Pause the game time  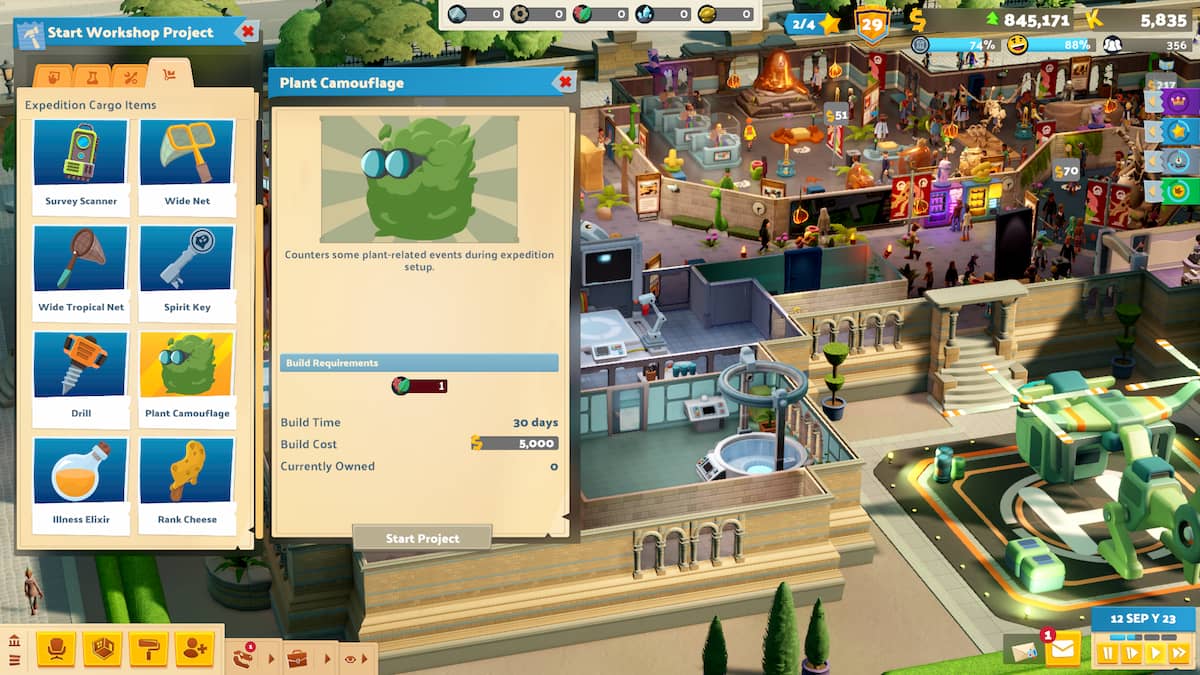1108,653
